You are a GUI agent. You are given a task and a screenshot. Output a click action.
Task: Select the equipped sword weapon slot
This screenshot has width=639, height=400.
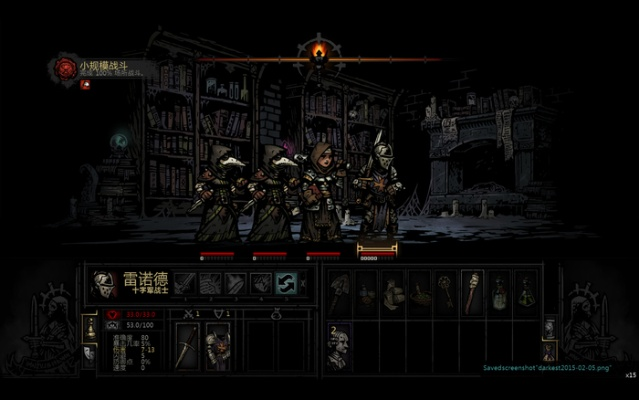[187, 346]
